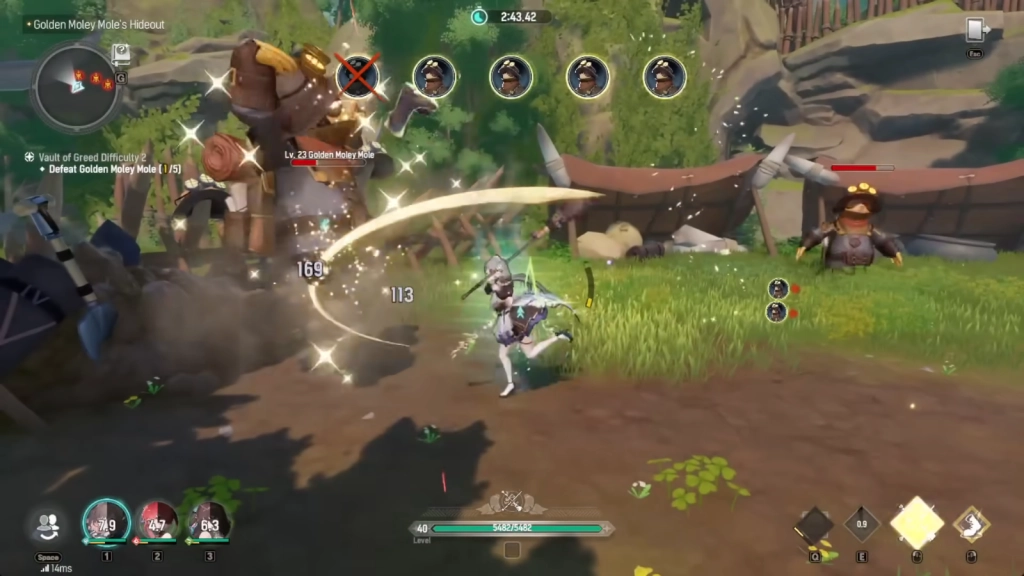Image resolution: width=1024 pixels, height=576 pixels.
Task: Open the circular minimap
Action: tap(75, 88)
